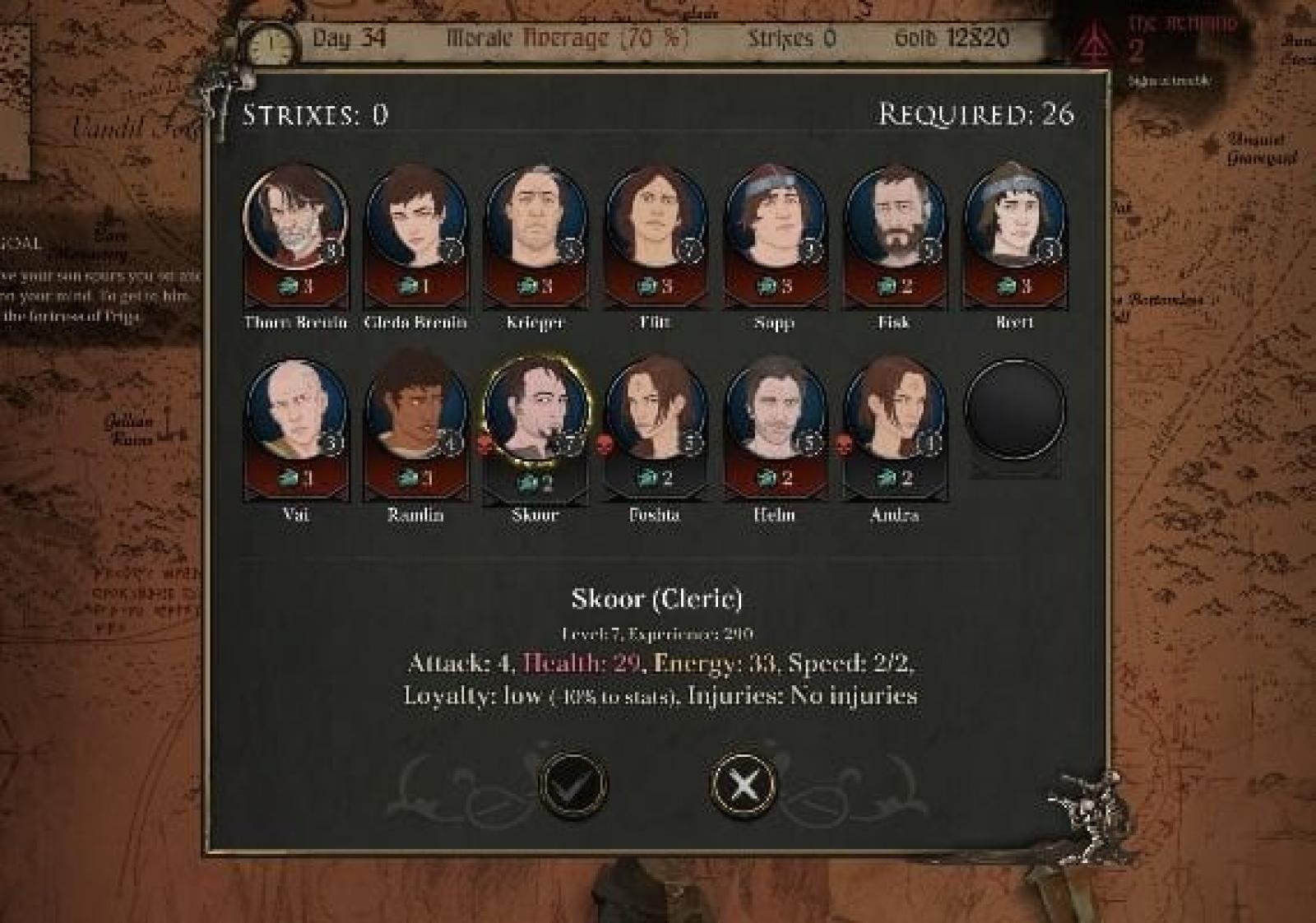Pick Beert's portrait
The height and width of the screenshot is (923, 1316).
(1014, 217)
